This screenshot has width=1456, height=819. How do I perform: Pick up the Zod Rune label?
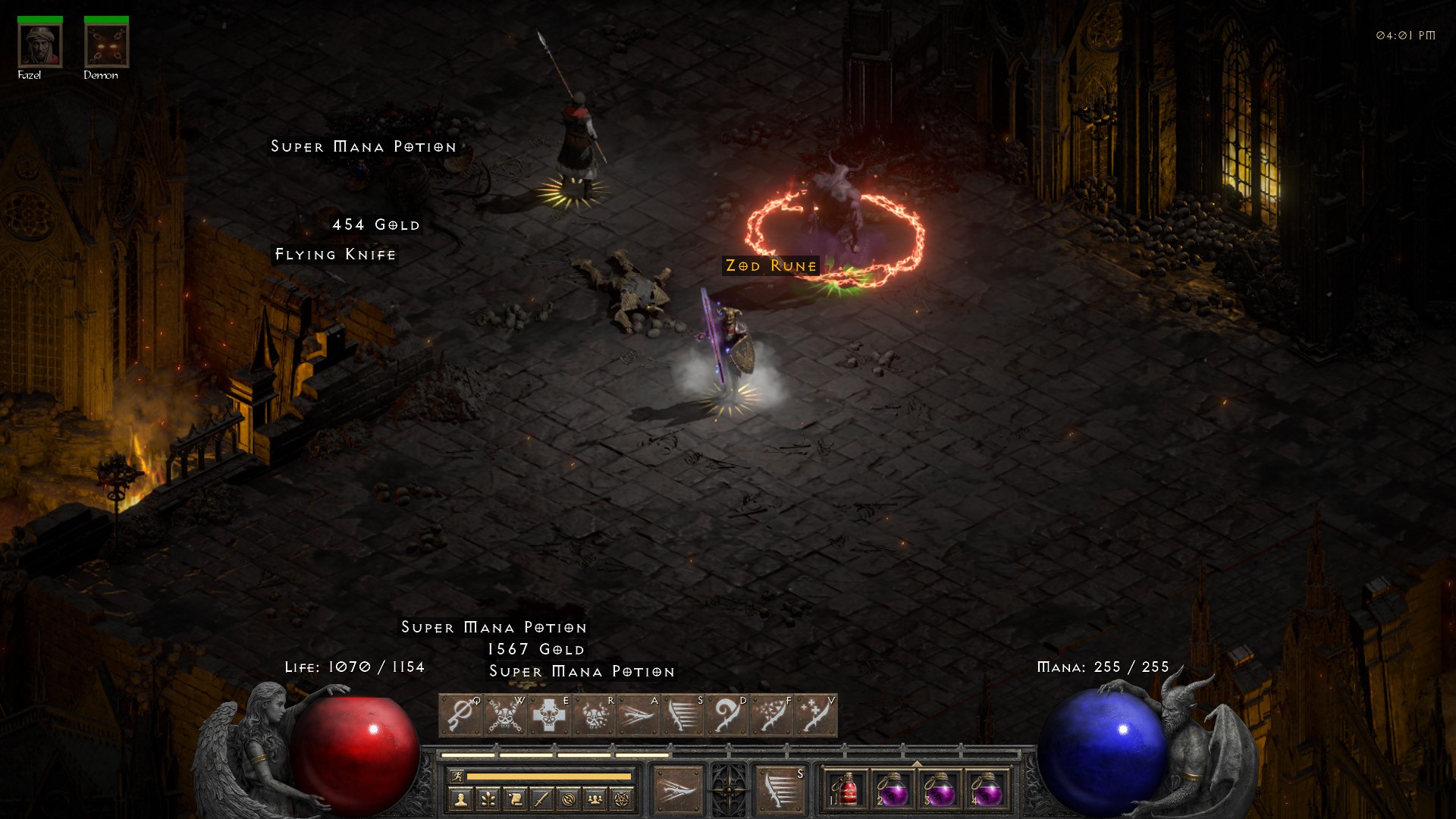pos(771,266)
